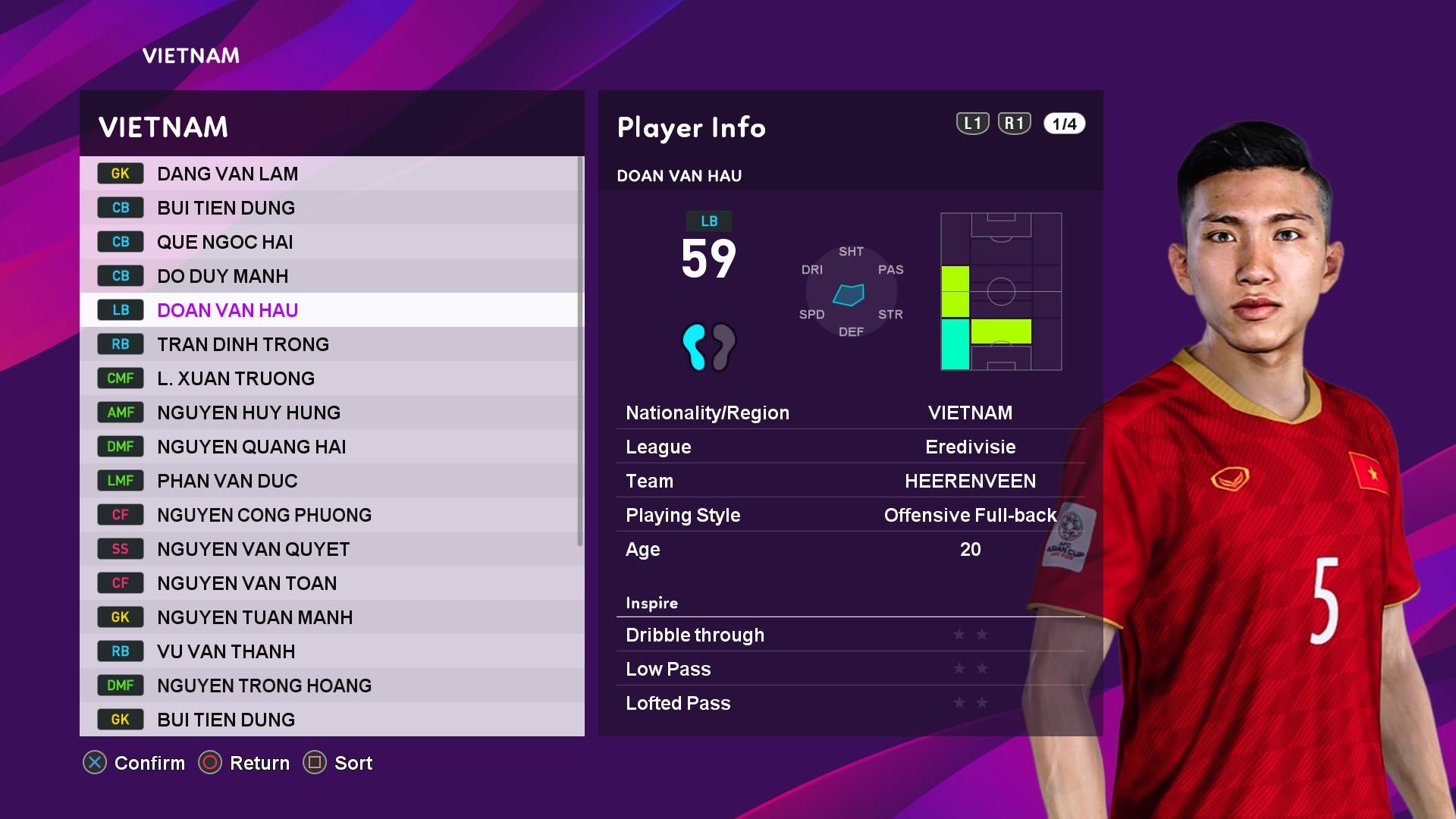
Task: Toggle the Low Pass inspire stars
Action: click(969, 669)
